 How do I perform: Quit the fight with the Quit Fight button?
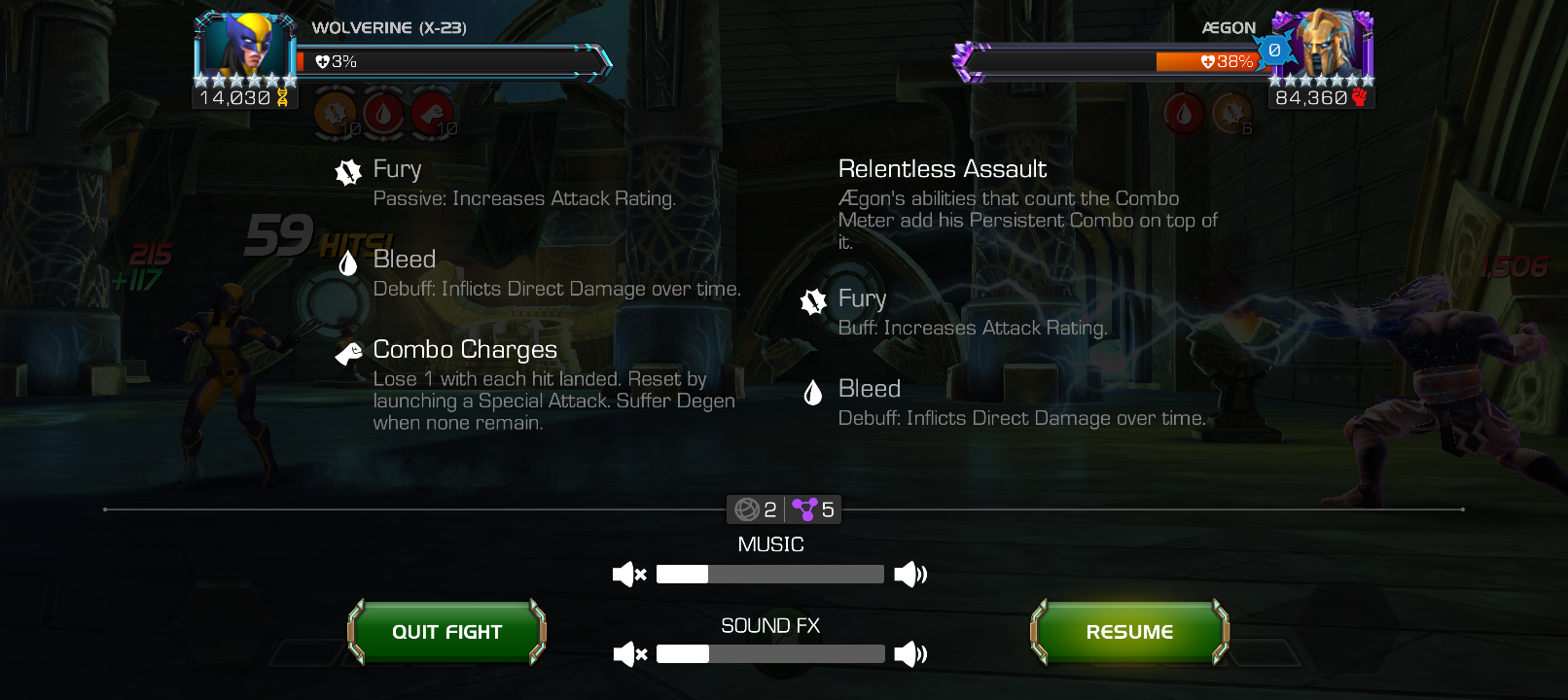(446, 632)
